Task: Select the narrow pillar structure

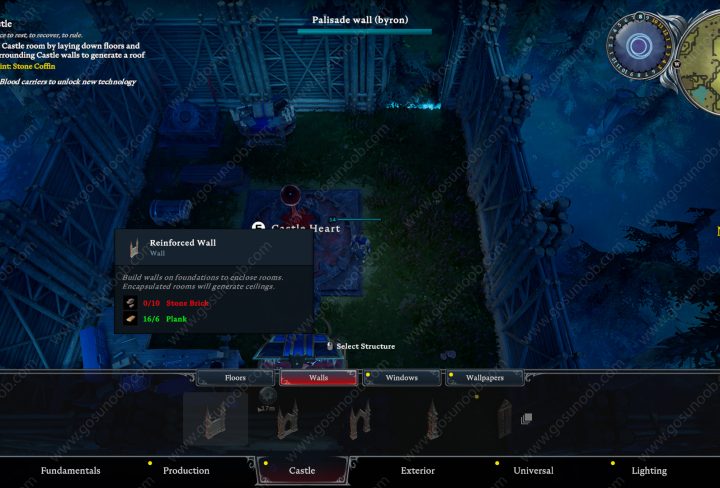Action: click(x=432, y=419)
